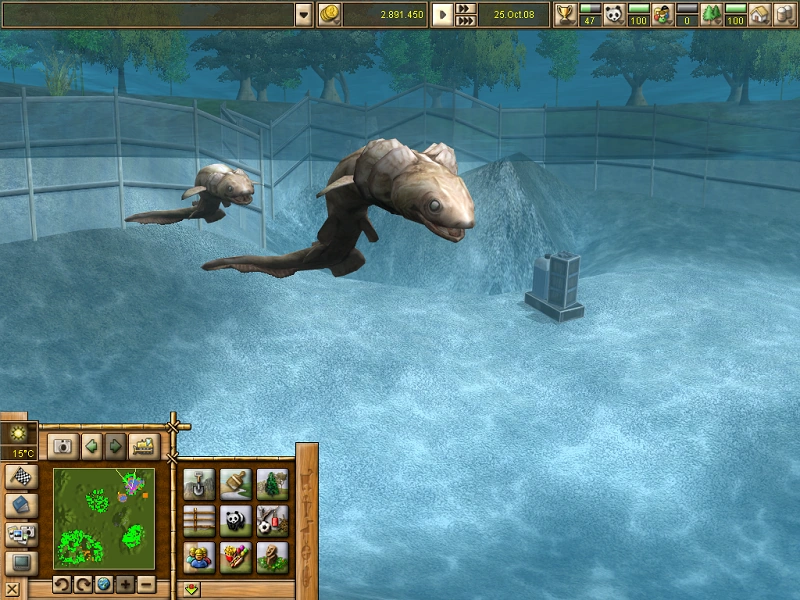Screen dimensions: 800x600
Task: Open the trophy awards icon
Action: 566,15
